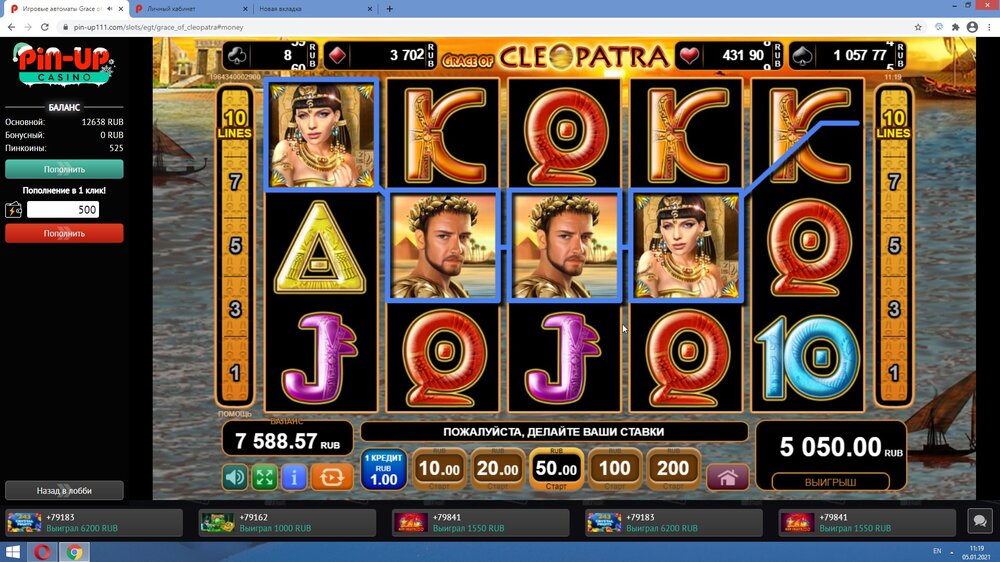Viewport: 1000px width, 562px height.
Task: Open the Pin-Up Casino logo
Action: click(64, 67)
